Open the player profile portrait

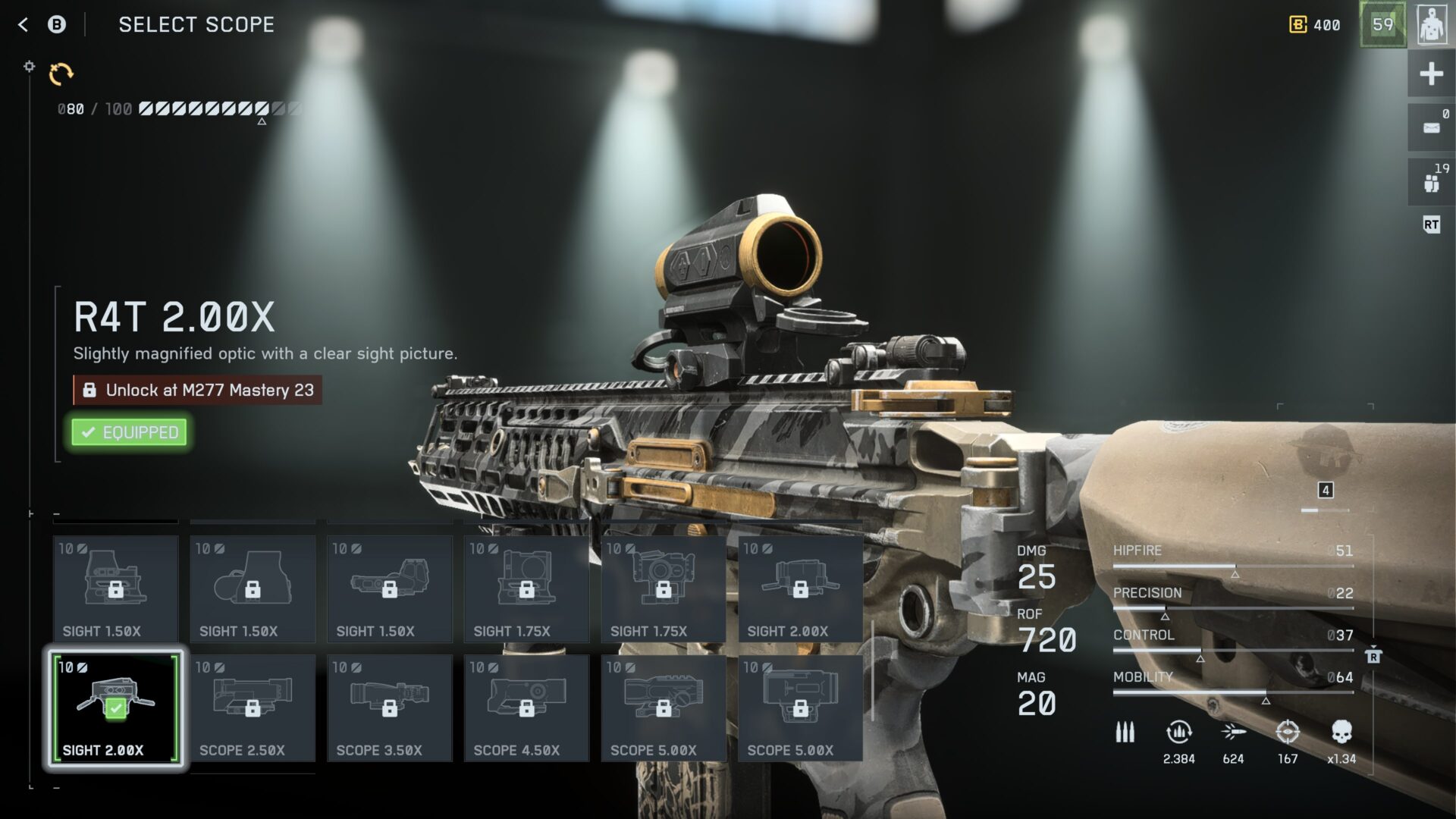tap(1431, 25)
